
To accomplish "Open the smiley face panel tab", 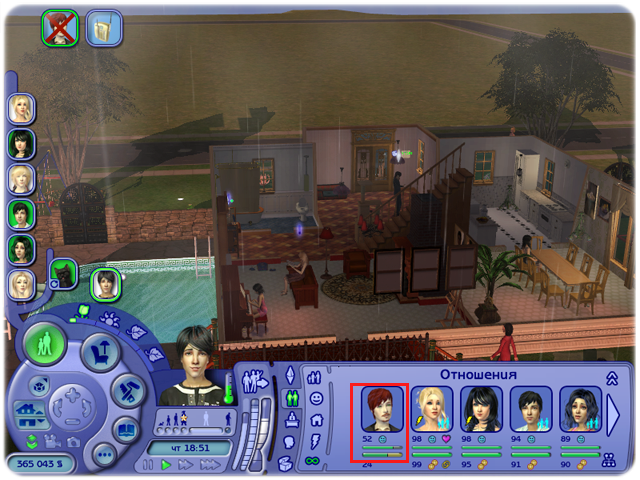I will click(314, 398).
